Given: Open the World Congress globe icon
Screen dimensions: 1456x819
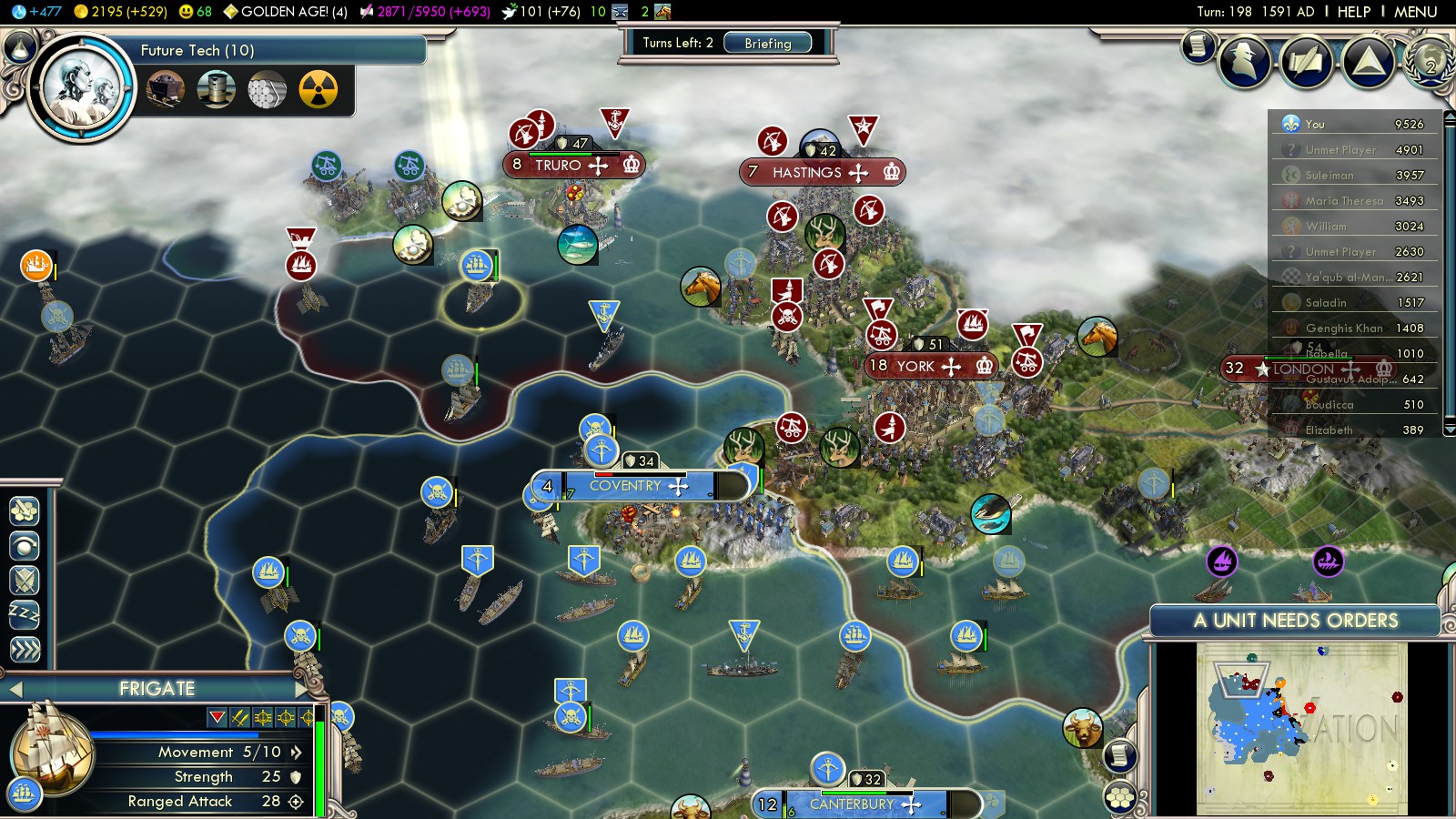Looking at the screenshot, I should 1429,60.
